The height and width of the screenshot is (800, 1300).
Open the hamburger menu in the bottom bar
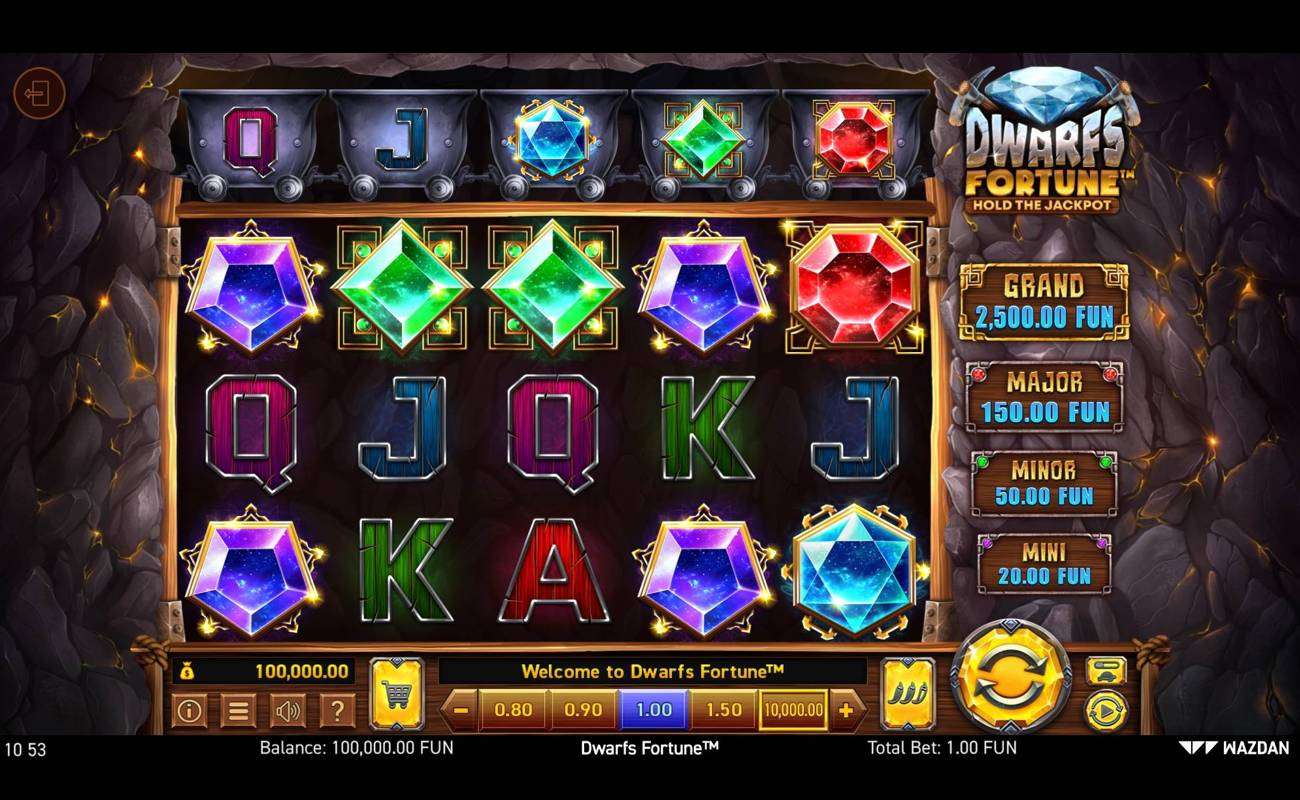pyautogui.click(x=238, y=709)
